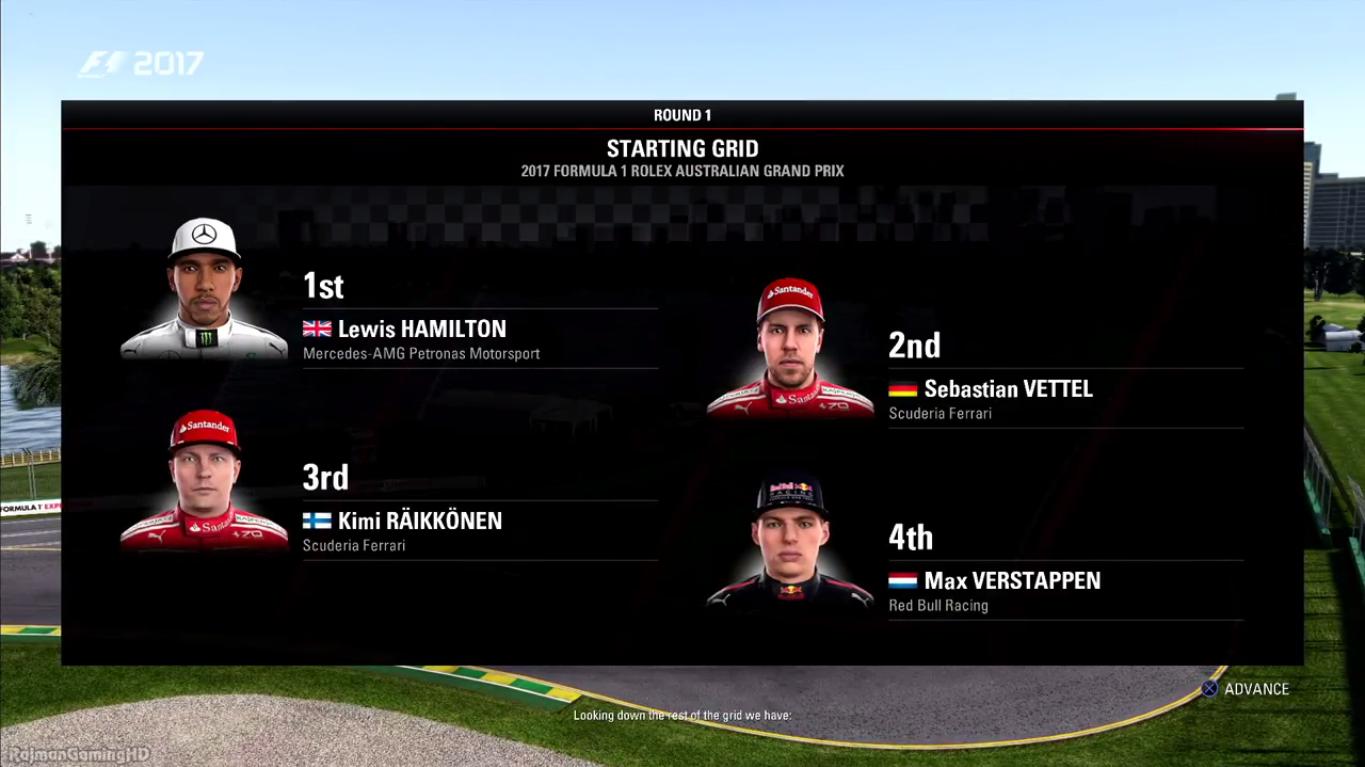Viewport: 1365px width, 767px height.
Task: Click the Dutch flag beside Max Verstappen
Action: tap(901, 581)
